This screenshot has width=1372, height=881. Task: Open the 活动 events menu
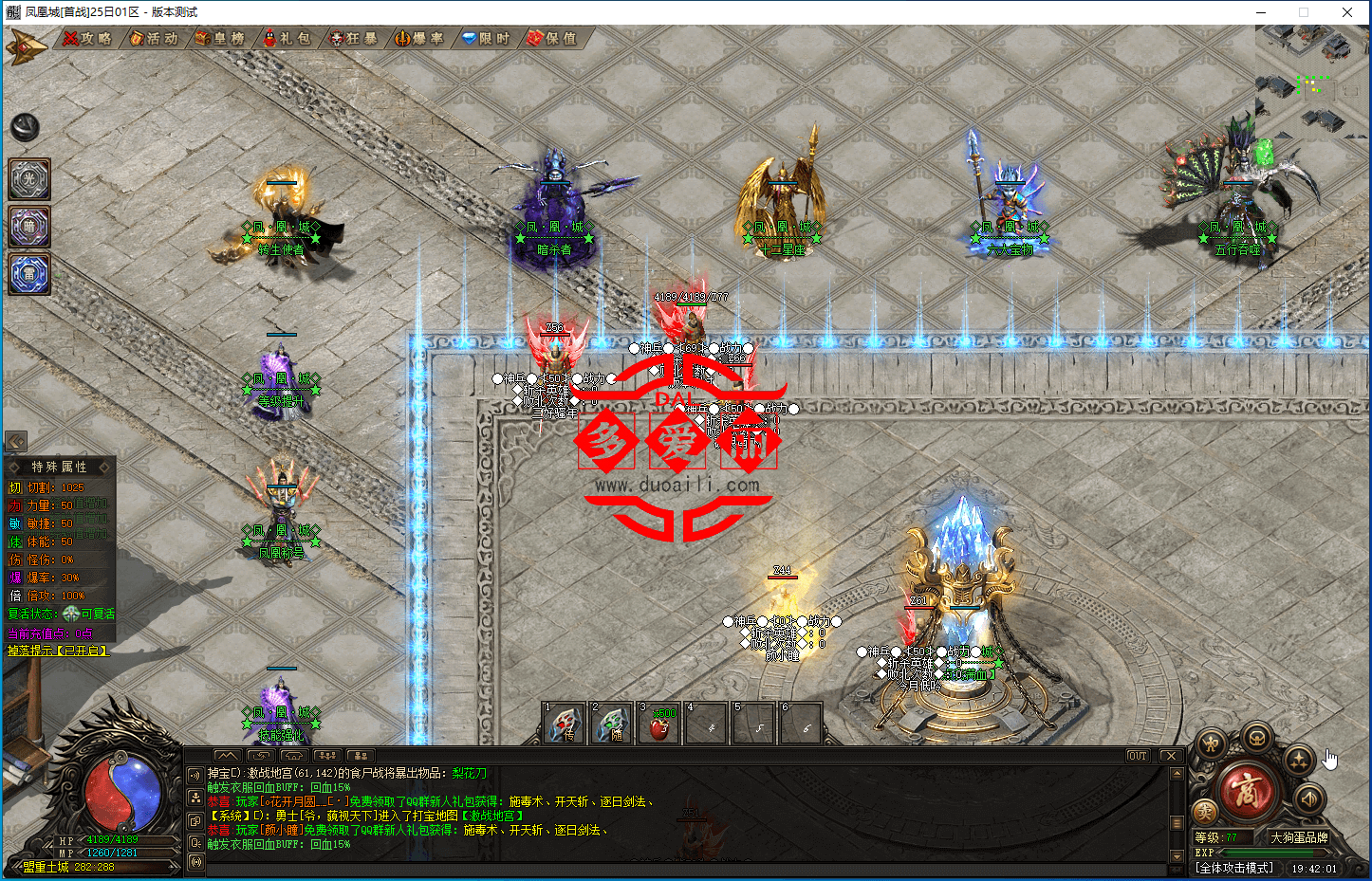(155, 39)
